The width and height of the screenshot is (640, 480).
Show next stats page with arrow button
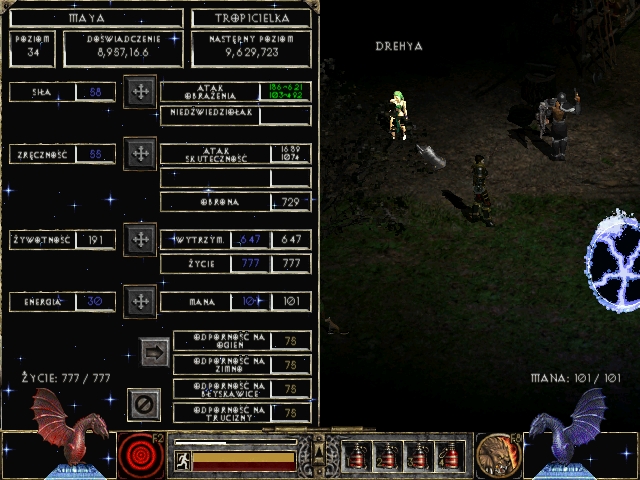[x=154, y=352]
